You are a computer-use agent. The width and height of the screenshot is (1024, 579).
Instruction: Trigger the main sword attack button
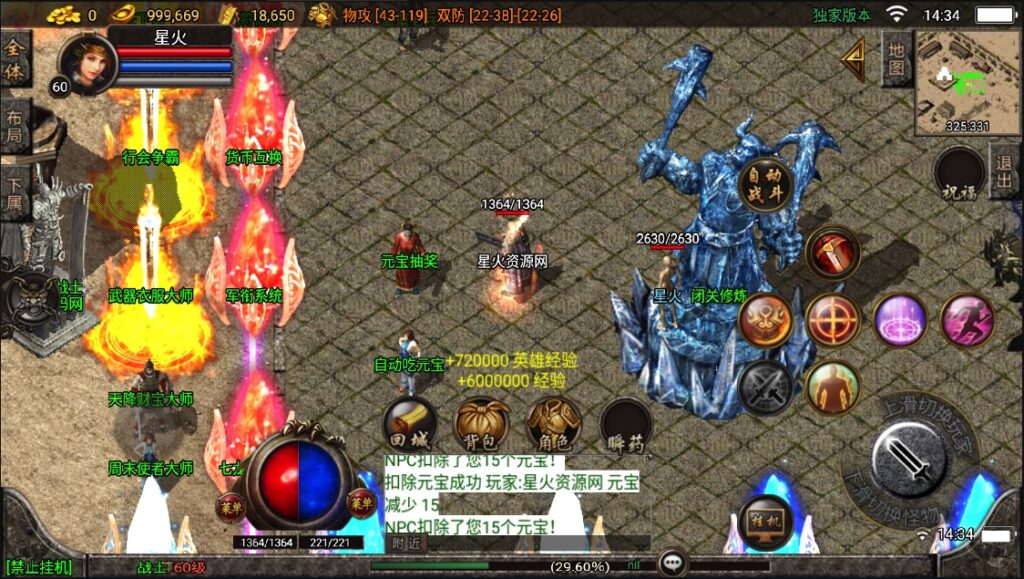tap(908, 460)
